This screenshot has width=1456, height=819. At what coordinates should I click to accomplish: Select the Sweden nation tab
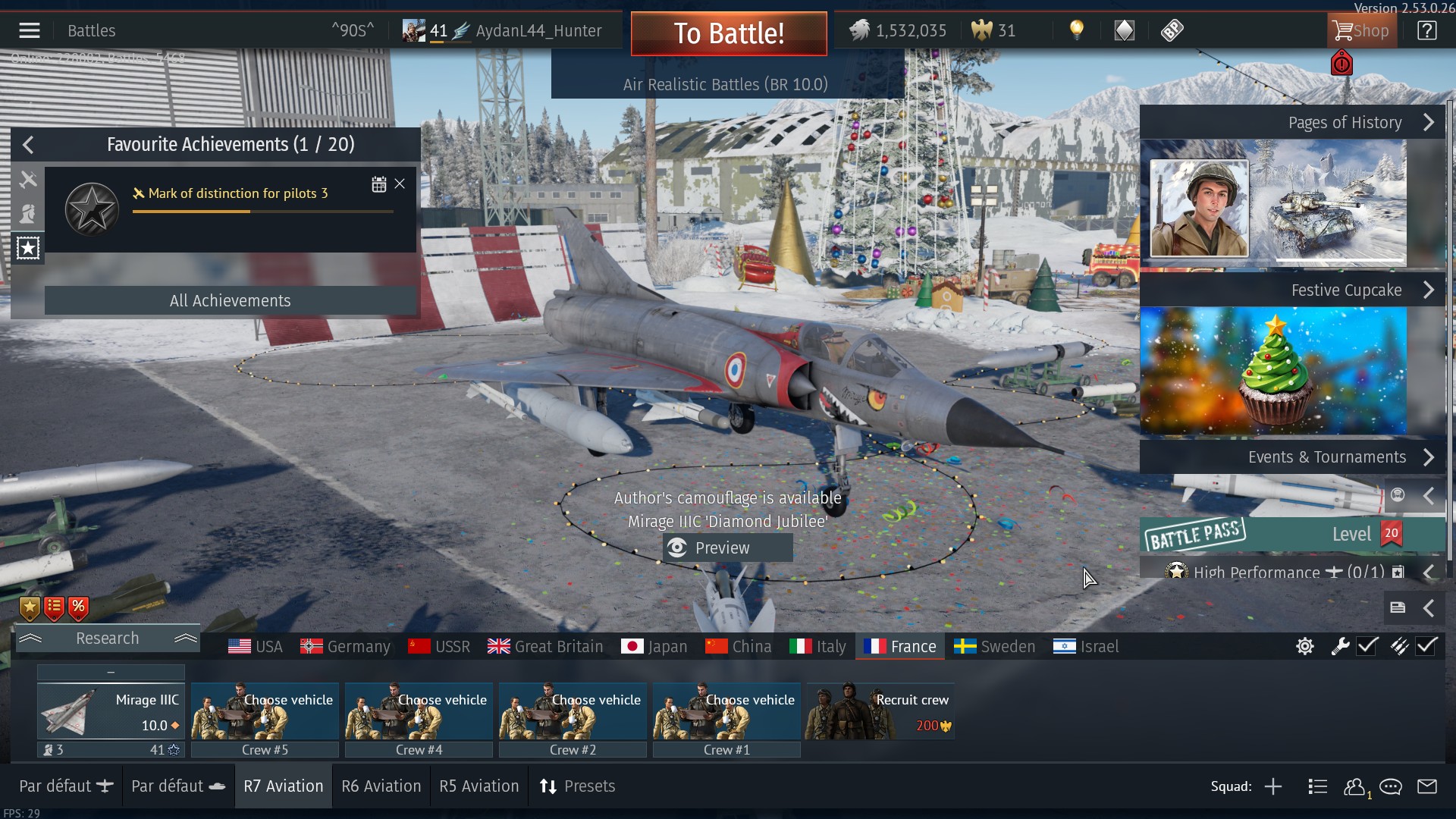(x=994, y=647)
